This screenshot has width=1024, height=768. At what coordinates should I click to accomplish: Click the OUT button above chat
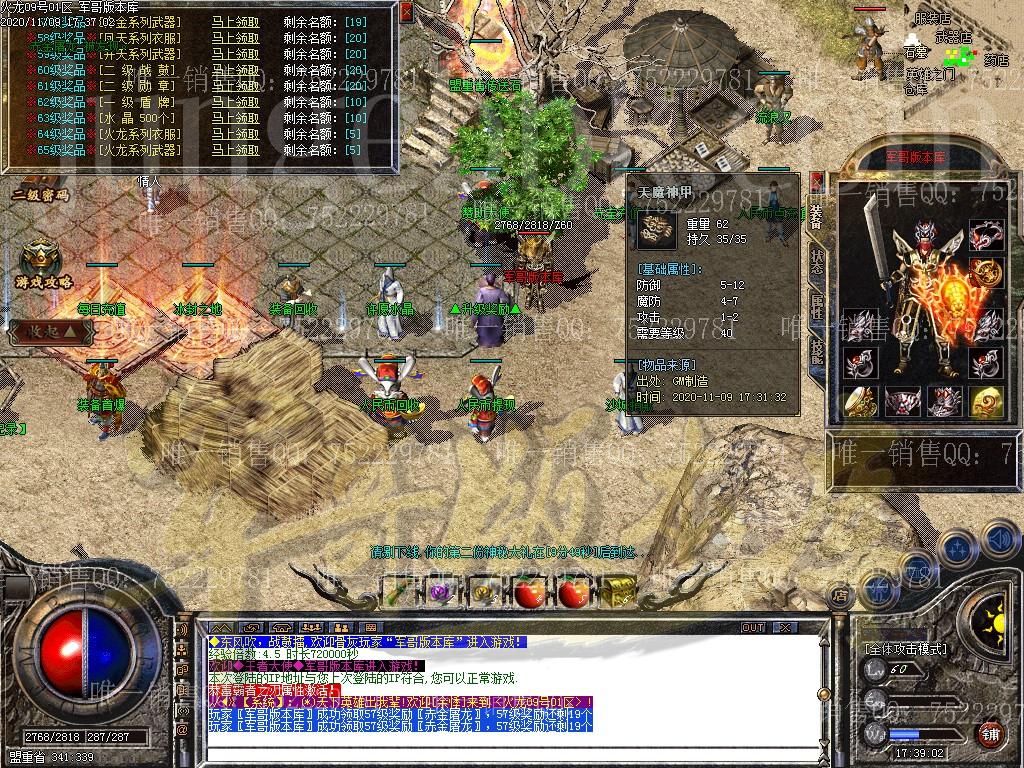click(x=753, y=628)
